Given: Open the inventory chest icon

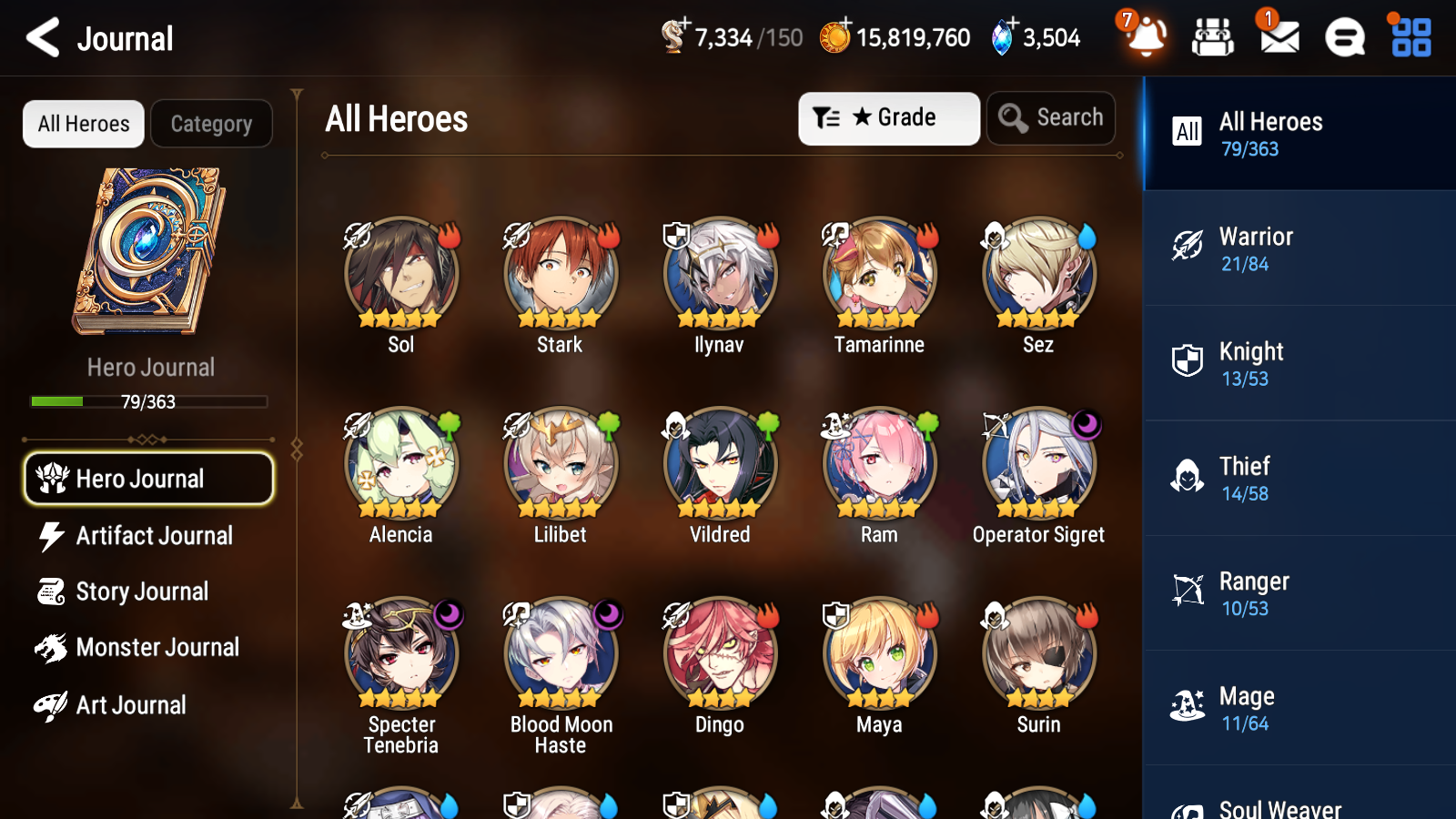Looking at the screenshot, I should 1213,37.
